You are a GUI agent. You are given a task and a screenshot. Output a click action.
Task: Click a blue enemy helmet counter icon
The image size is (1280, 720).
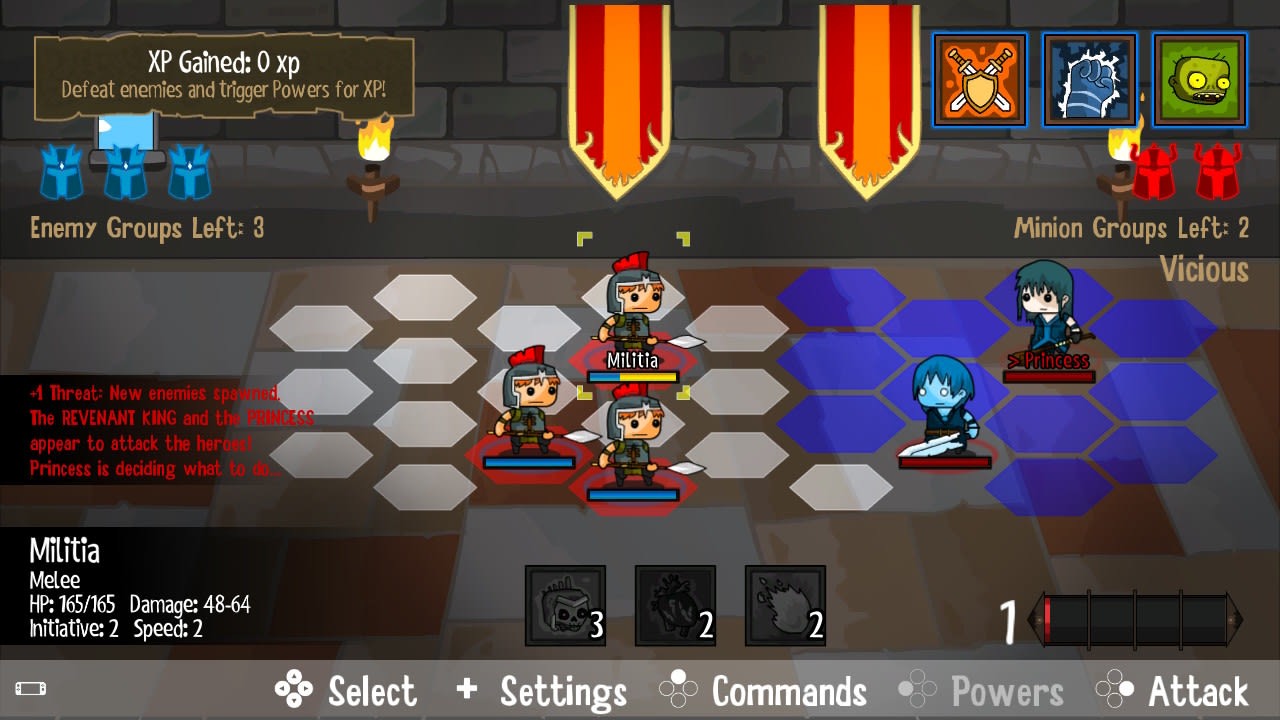(x=124, y=170)
